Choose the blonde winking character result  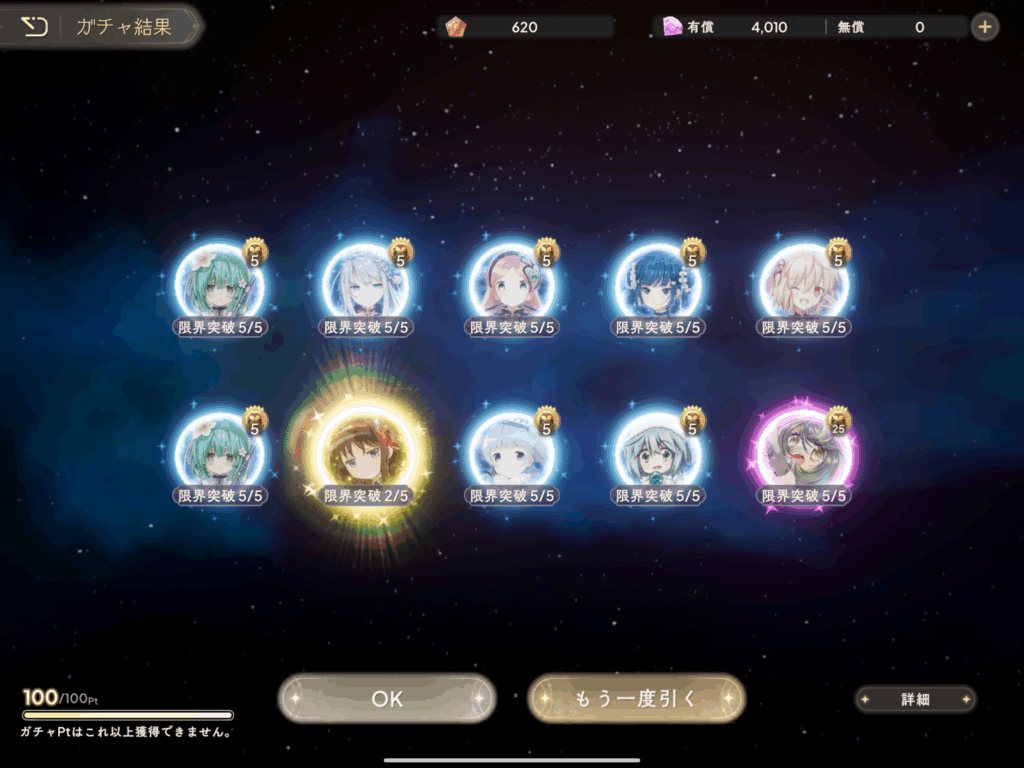tap(804, 284)
